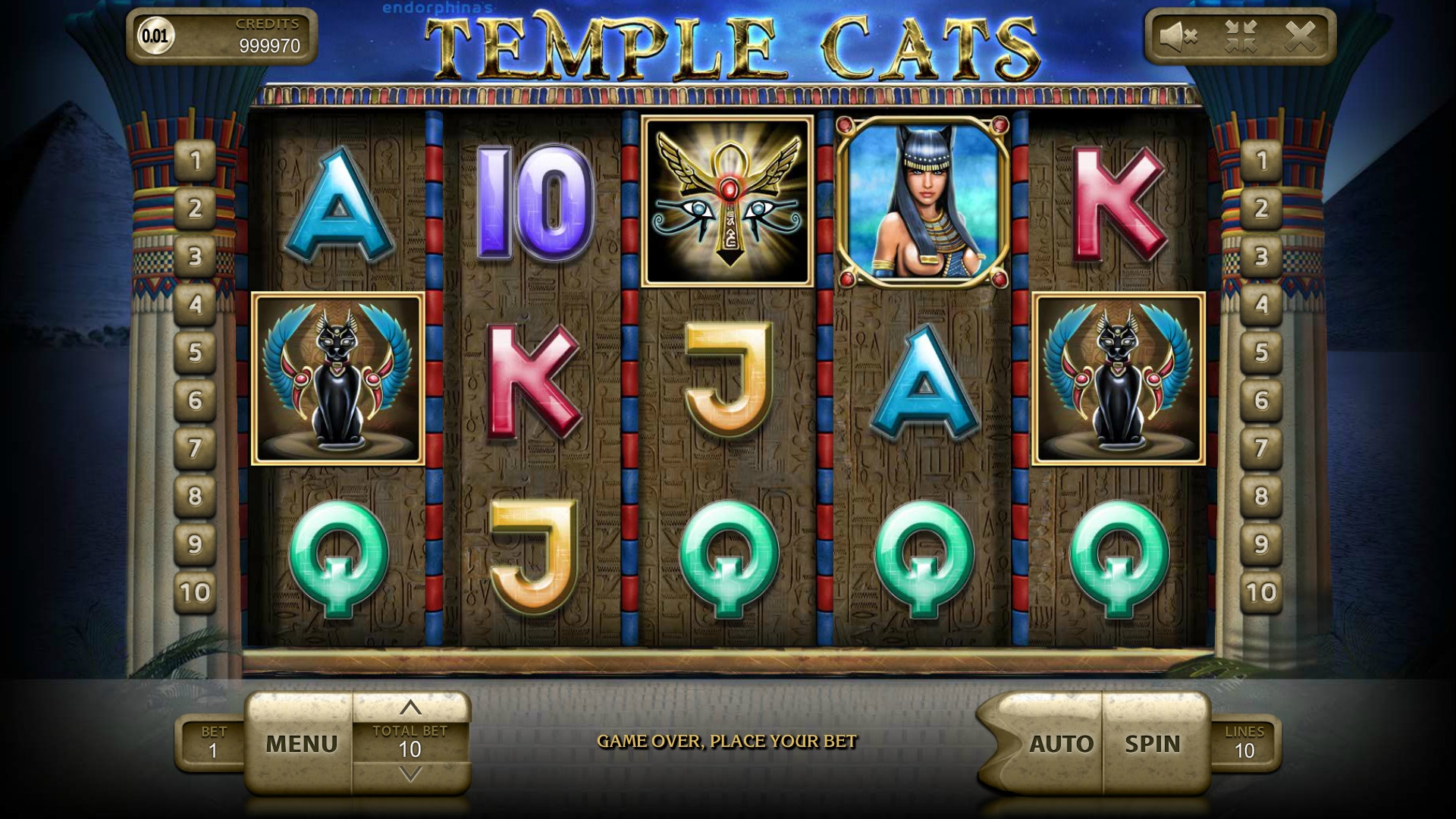Select payline 5 on the left column
1456x819 pixels.
tap(196, 352)
